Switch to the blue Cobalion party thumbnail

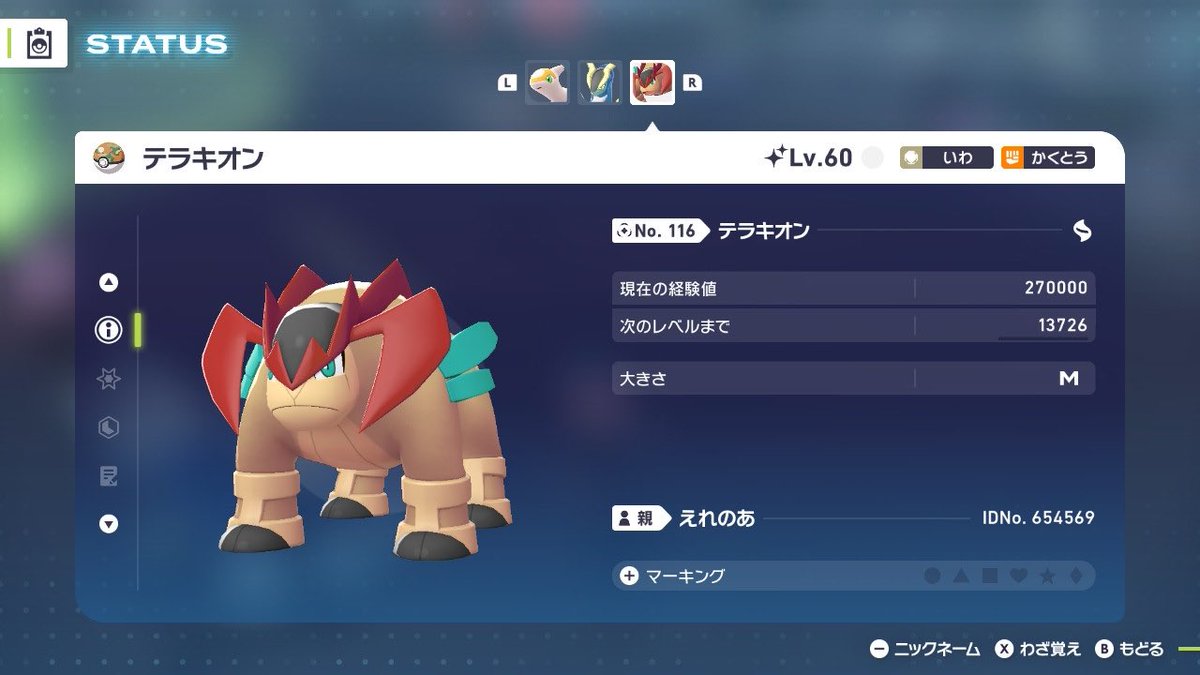600,83
